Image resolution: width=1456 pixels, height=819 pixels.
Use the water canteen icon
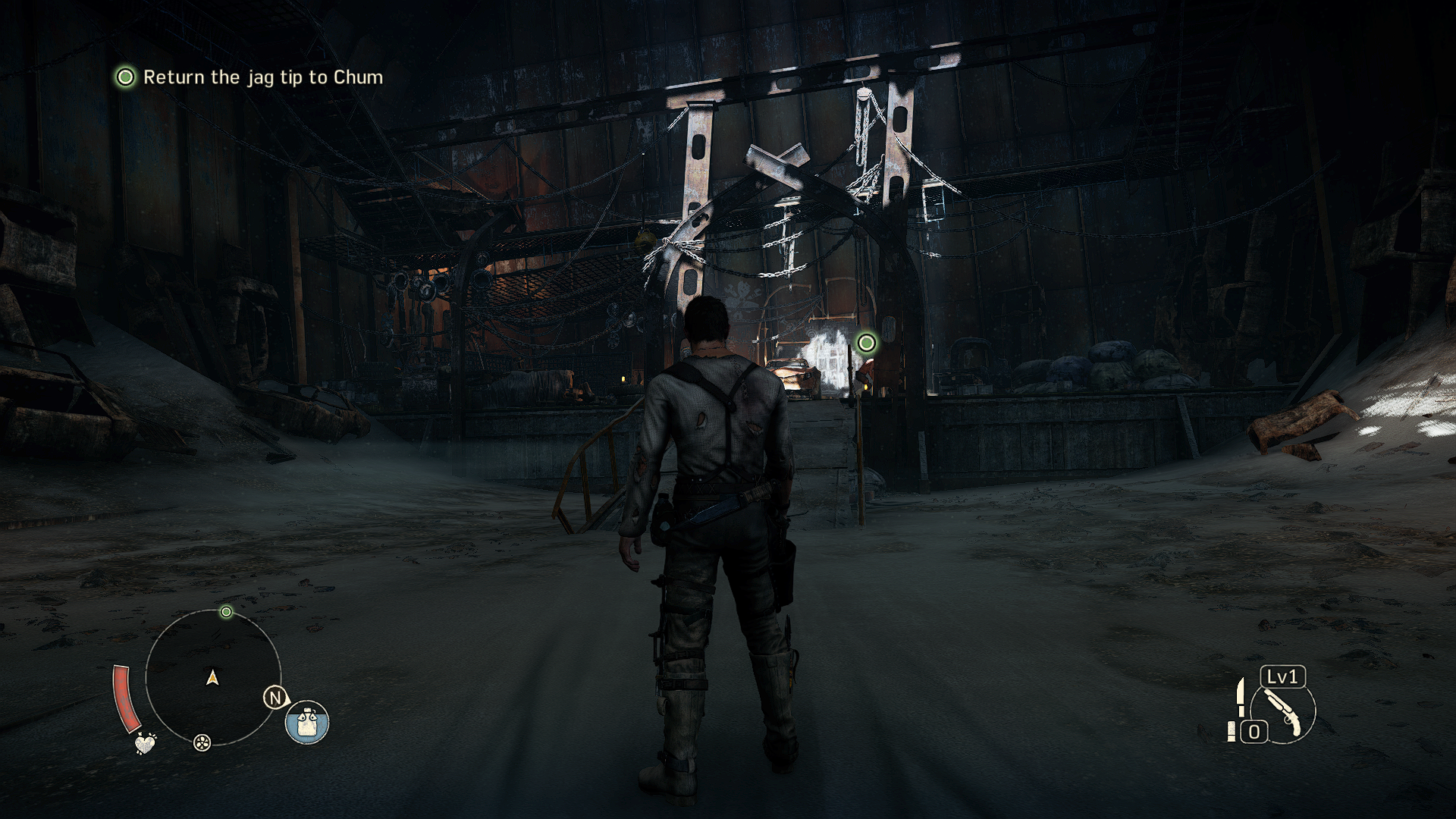pos(307,722)
